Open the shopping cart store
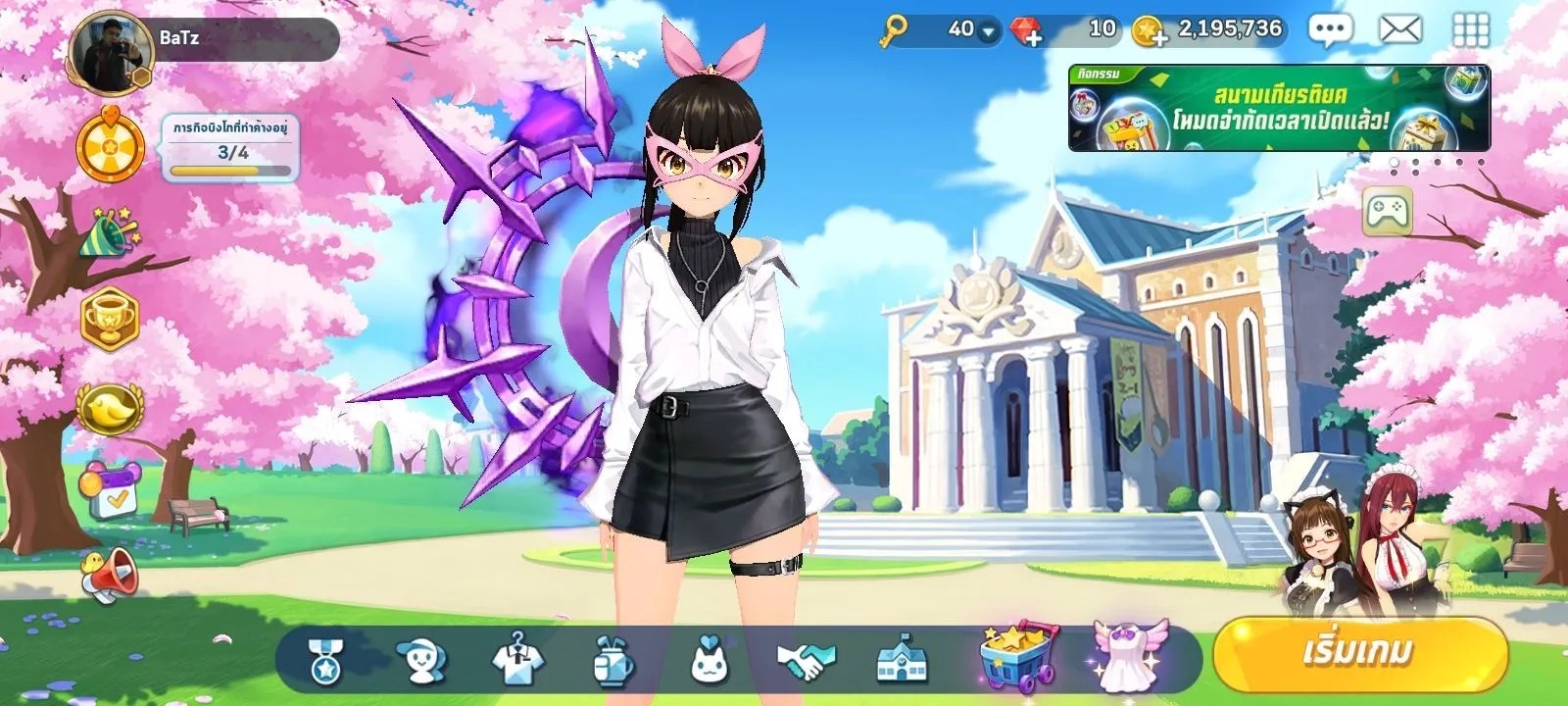The width and height of the screenshot is (1568, 706). [x=1019, y=655]
